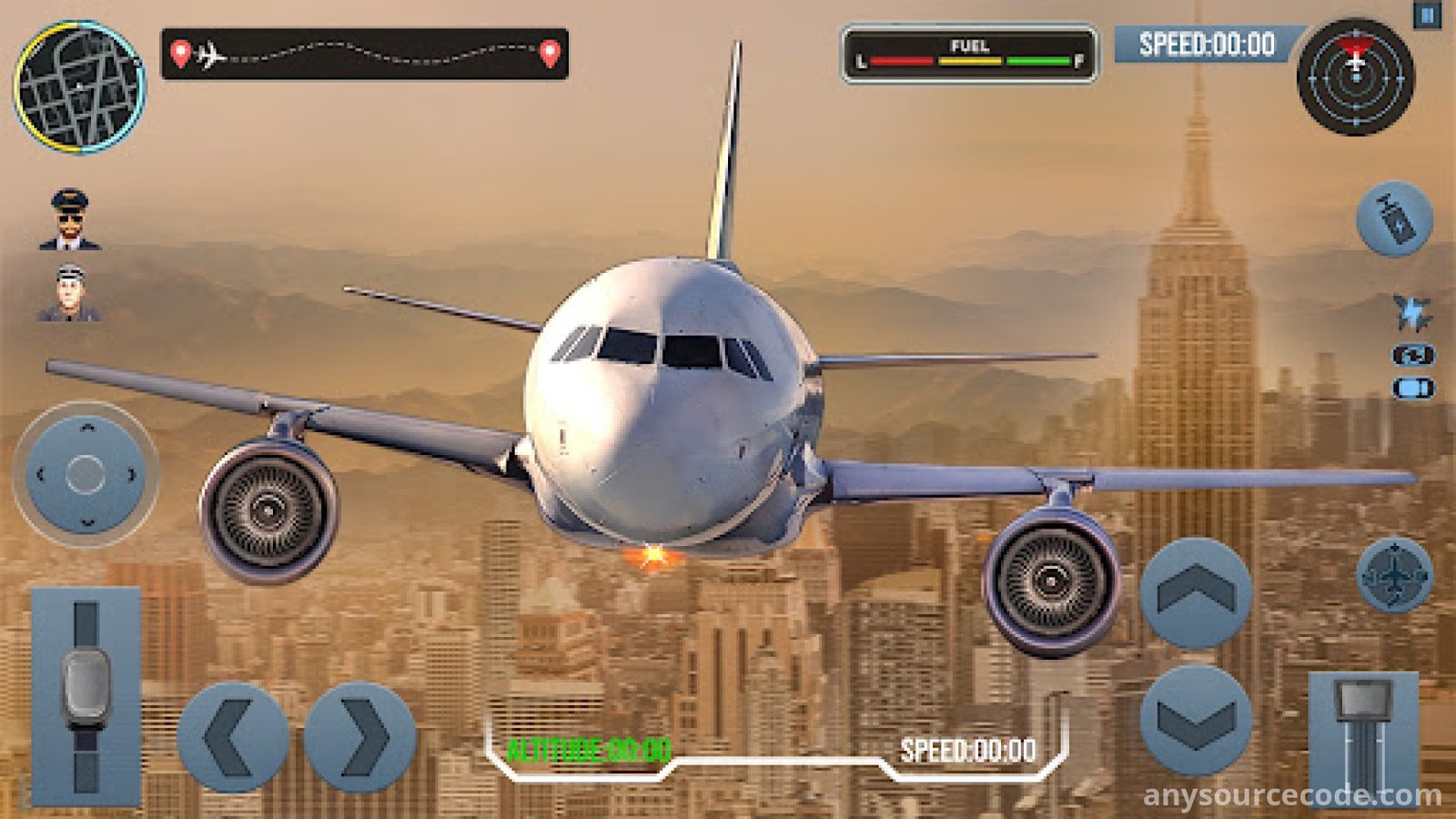Screen dimensions: 1456x819
Task: Click the flight route progress bar
Action: coord(365,55)
